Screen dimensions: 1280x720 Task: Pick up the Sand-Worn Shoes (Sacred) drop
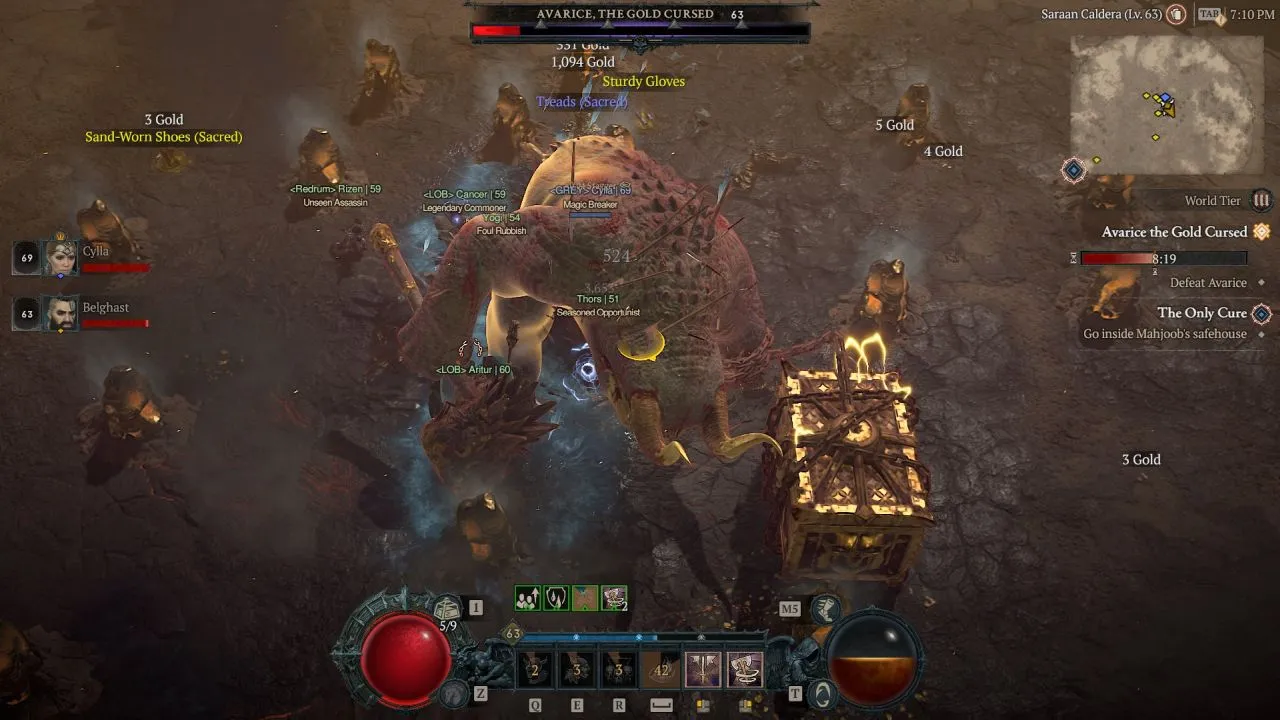(x=163, y=136)
